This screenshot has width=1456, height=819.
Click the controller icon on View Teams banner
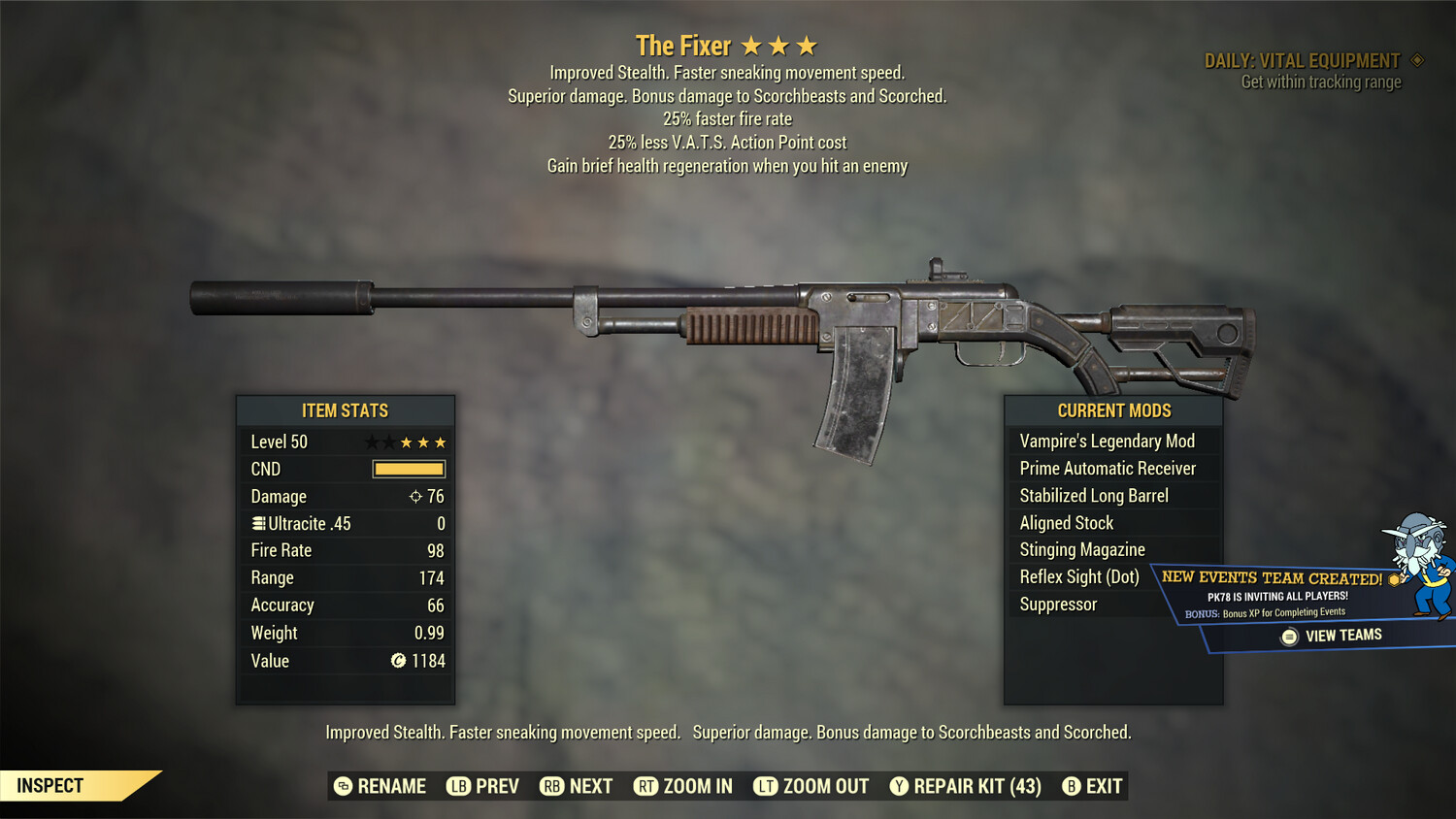[x=1289, y=635]
